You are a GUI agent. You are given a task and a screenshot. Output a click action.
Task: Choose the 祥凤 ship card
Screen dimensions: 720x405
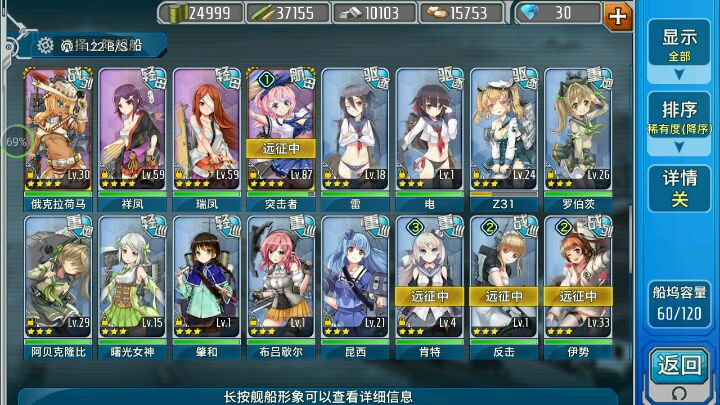[x=135, y=132]
